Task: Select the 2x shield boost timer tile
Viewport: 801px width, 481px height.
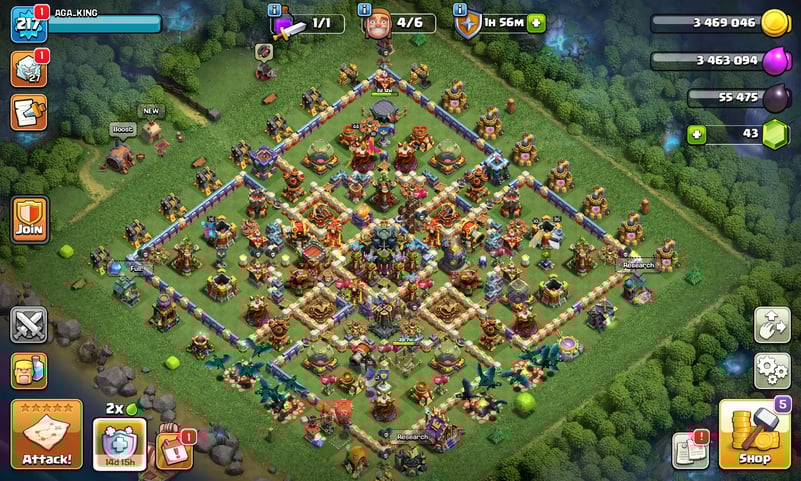Action: click(x=119, y=442)
